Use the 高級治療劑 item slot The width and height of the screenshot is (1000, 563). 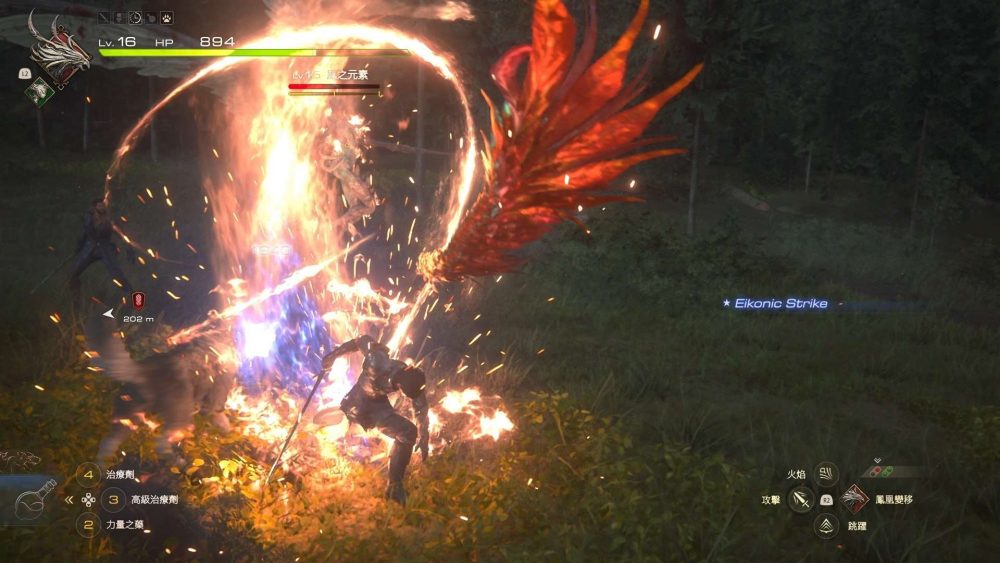[113, 499]
